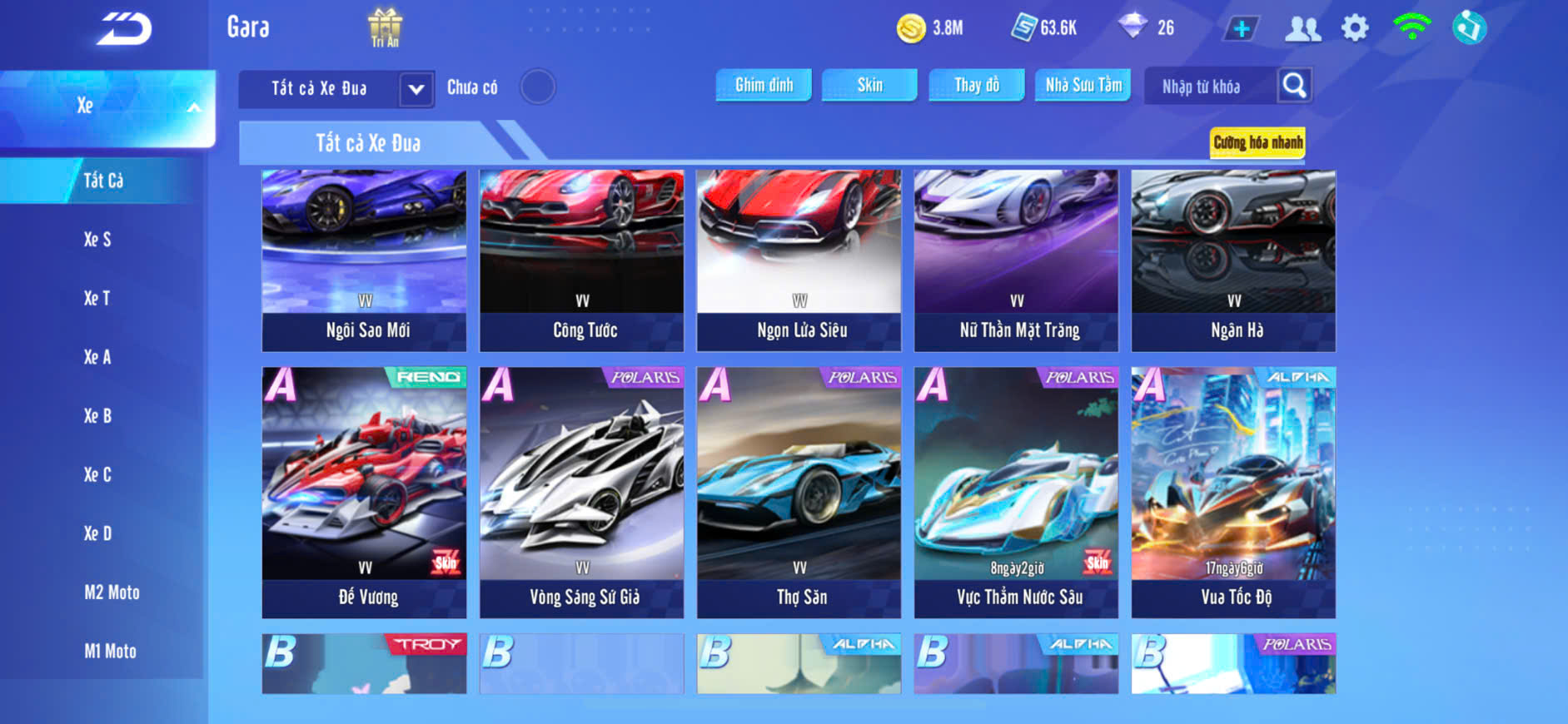Viewport: 1568px width, 724px height.
Task: Click the plus button to add diamonds
Action: tap(1241, 29)
